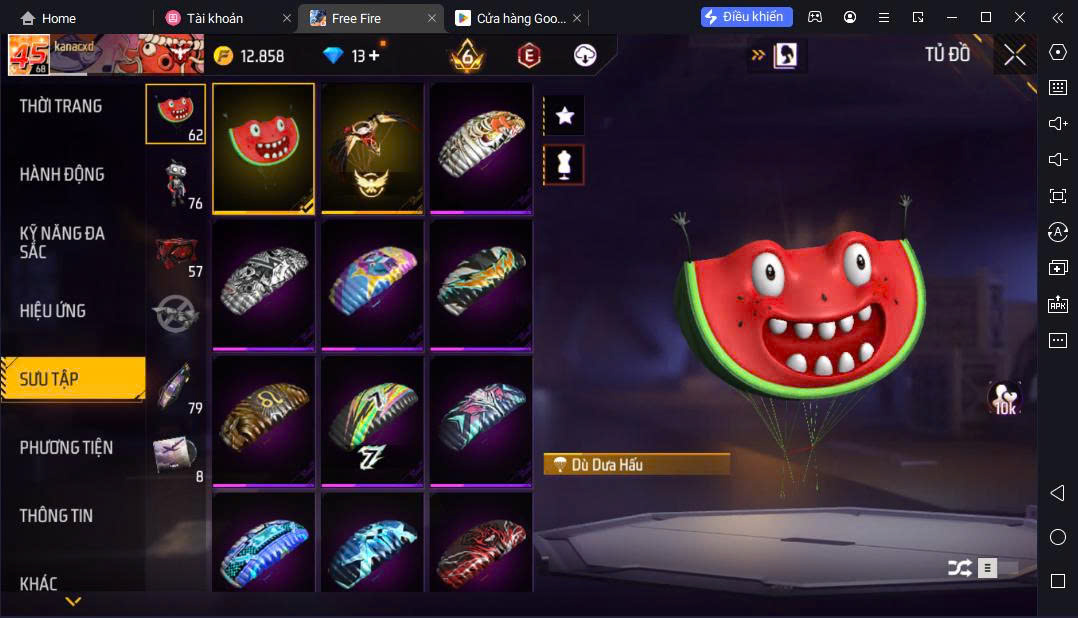Switch to the HÀNH ĐỘNG tab
Viewport: 1078px width, 618px height.
62,174
